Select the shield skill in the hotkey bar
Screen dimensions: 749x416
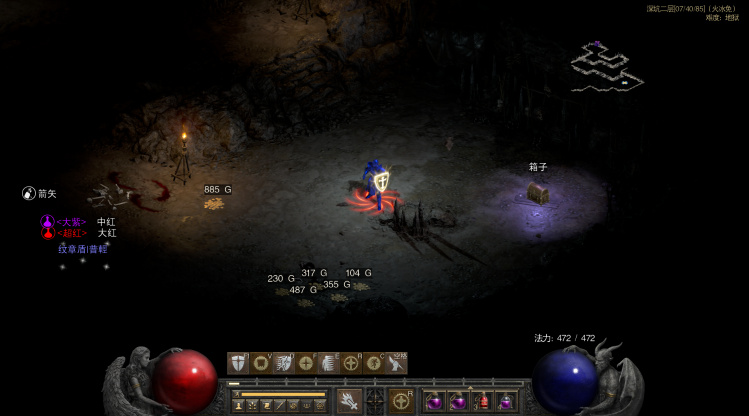click(238, 363)
